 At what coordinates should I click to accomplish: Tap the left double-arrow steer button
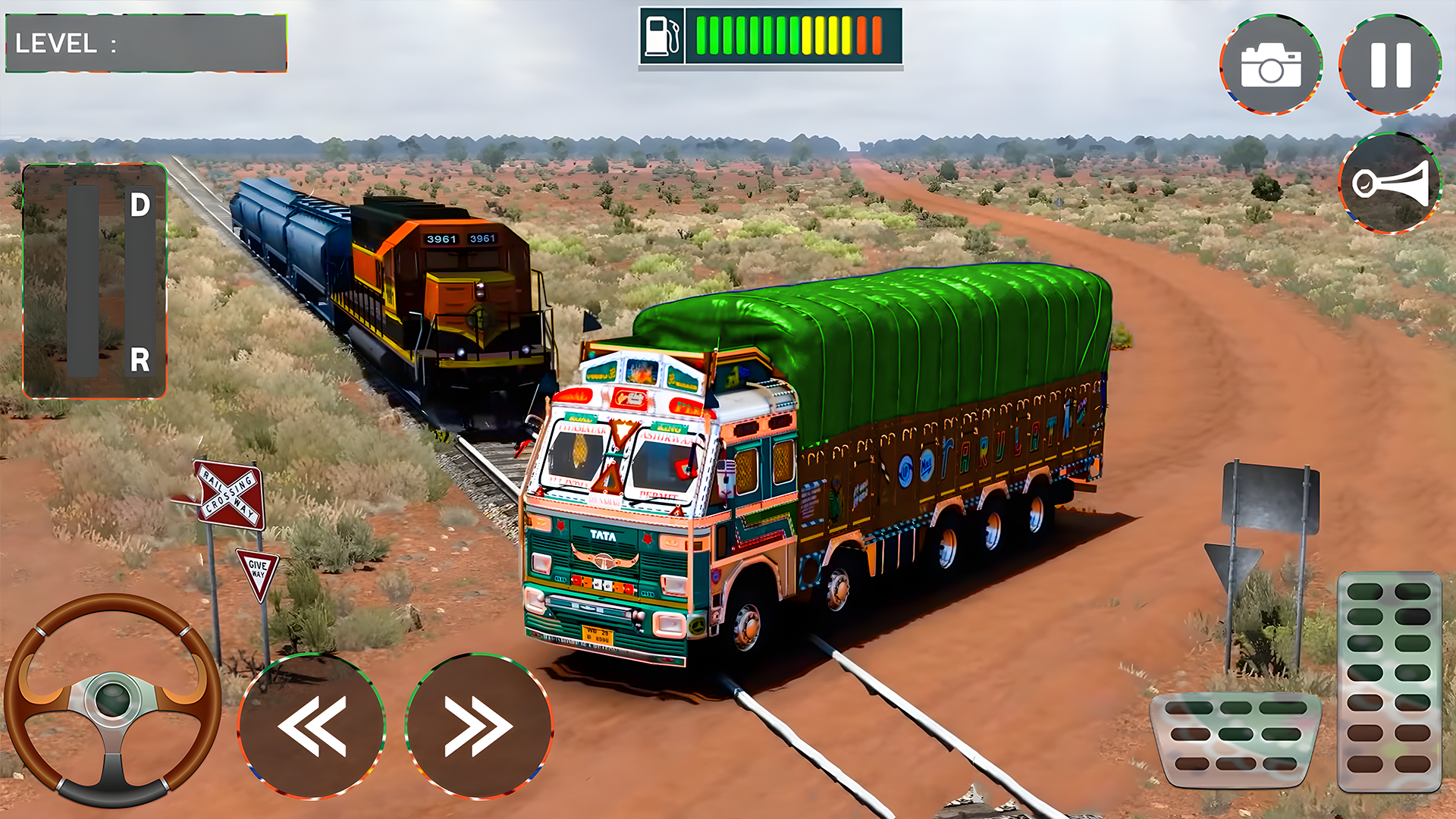click(x=312, y=726)
